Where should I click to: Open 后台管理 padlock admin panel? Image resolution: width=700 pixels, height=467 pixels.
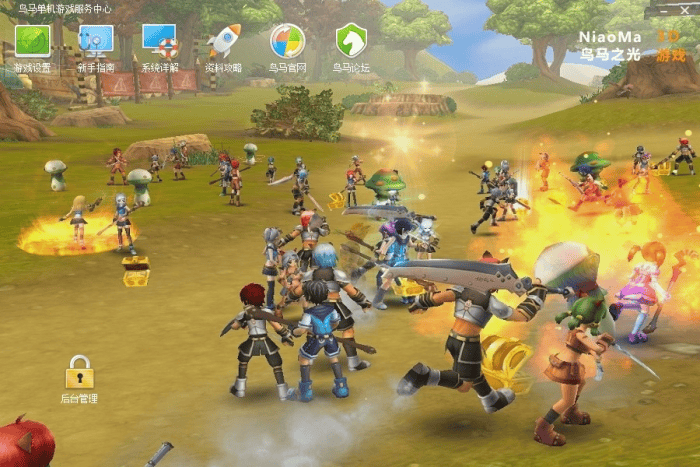(x=79, y=373)
